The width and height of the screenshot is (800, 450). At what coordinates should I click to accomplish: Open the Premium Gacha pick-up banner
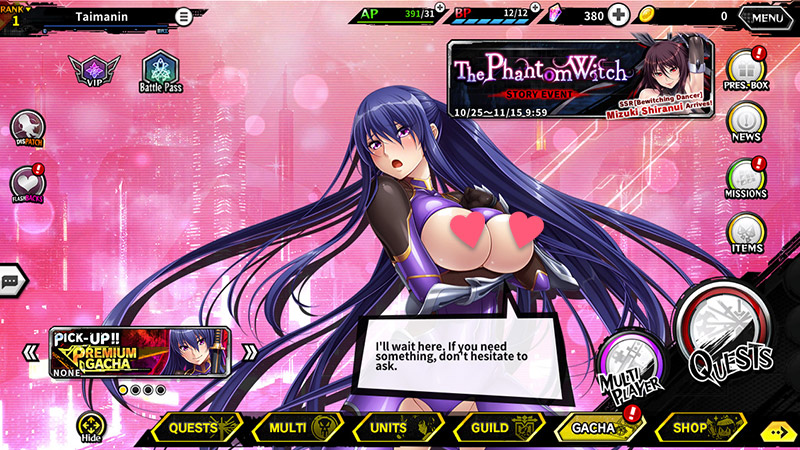(139, 351)
